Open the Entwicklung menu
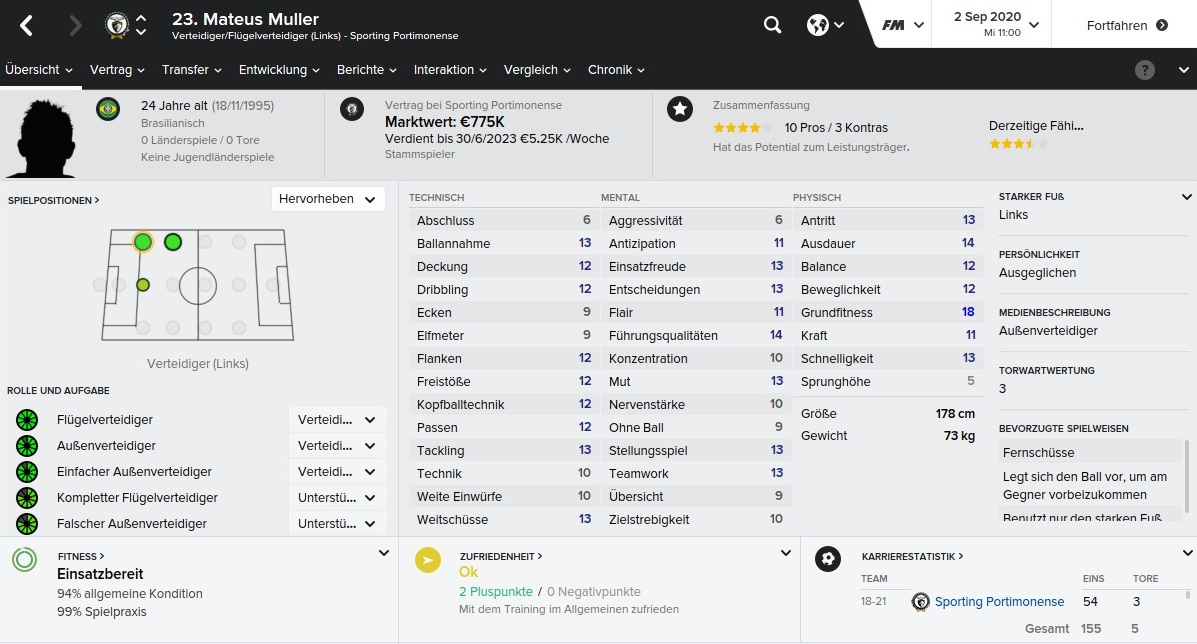 (x=279, y=70)
